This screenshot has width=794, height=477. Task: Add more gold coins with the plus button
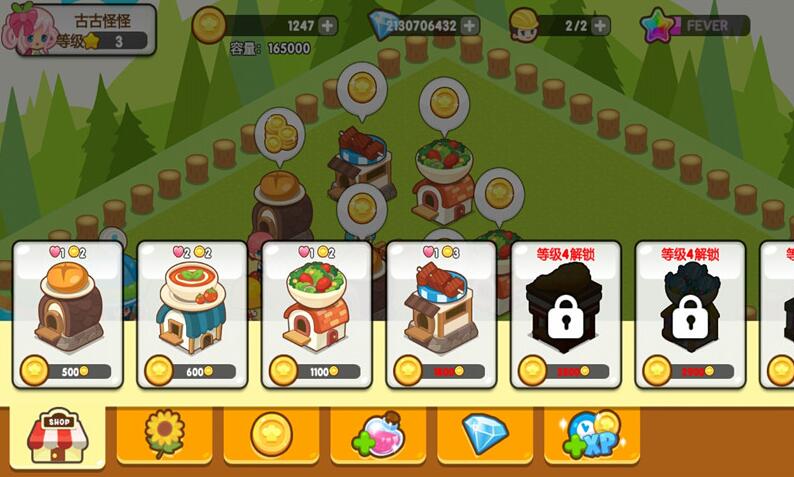point(327,25)
